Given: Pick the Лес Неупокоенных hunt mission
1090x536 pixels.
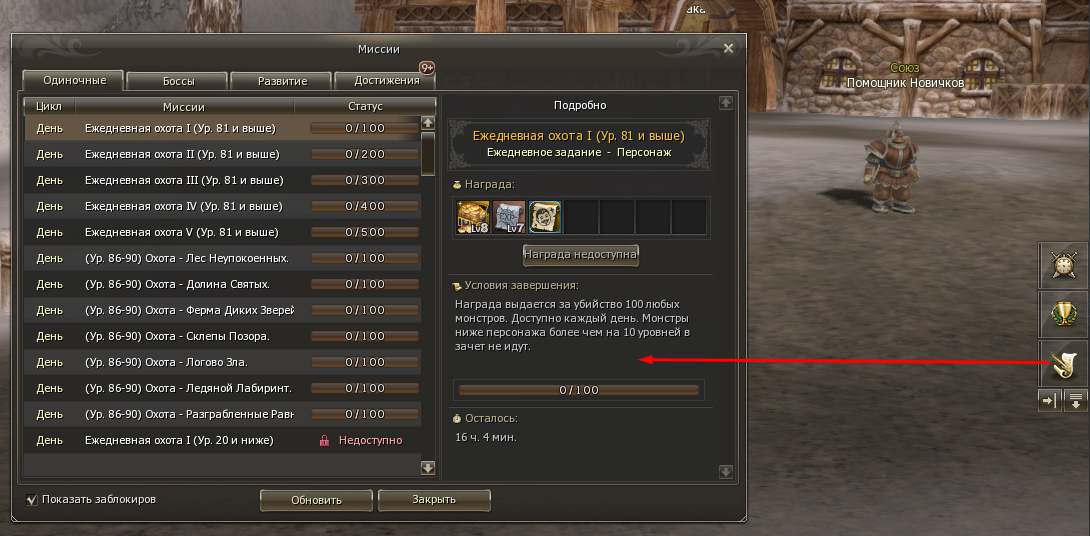Looking at the screenshot, I should click(186, 258).
